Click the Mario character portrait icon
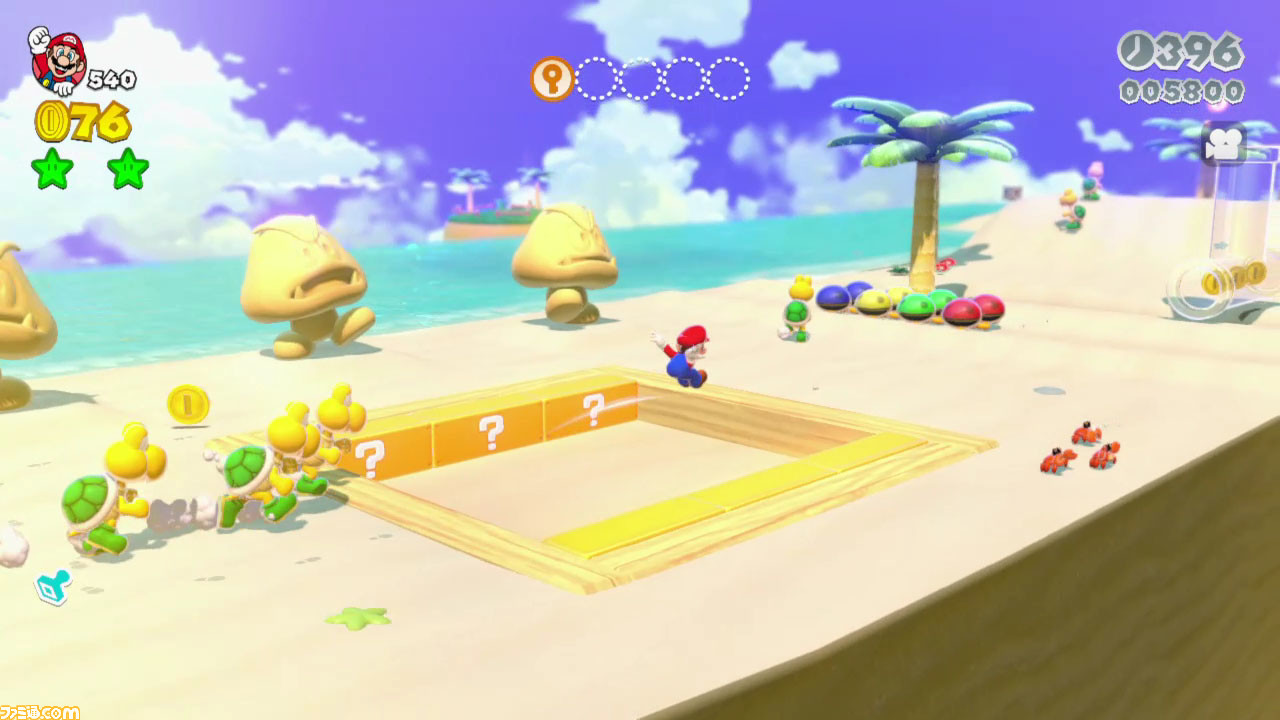The height and width of the screenshot is (720, 1280). click(56, 60)
